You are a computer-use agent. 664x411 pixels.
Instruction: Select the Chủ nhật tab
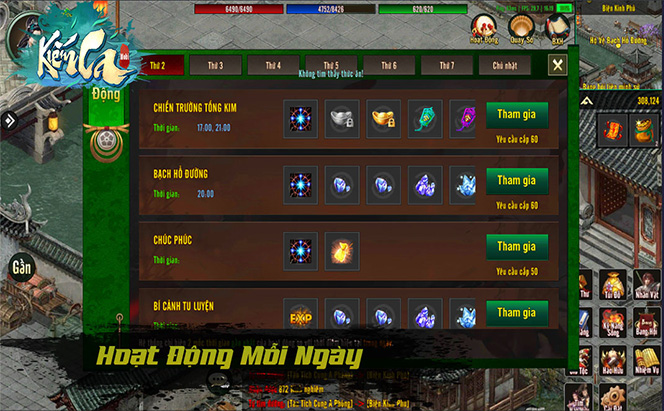point(505,66)
